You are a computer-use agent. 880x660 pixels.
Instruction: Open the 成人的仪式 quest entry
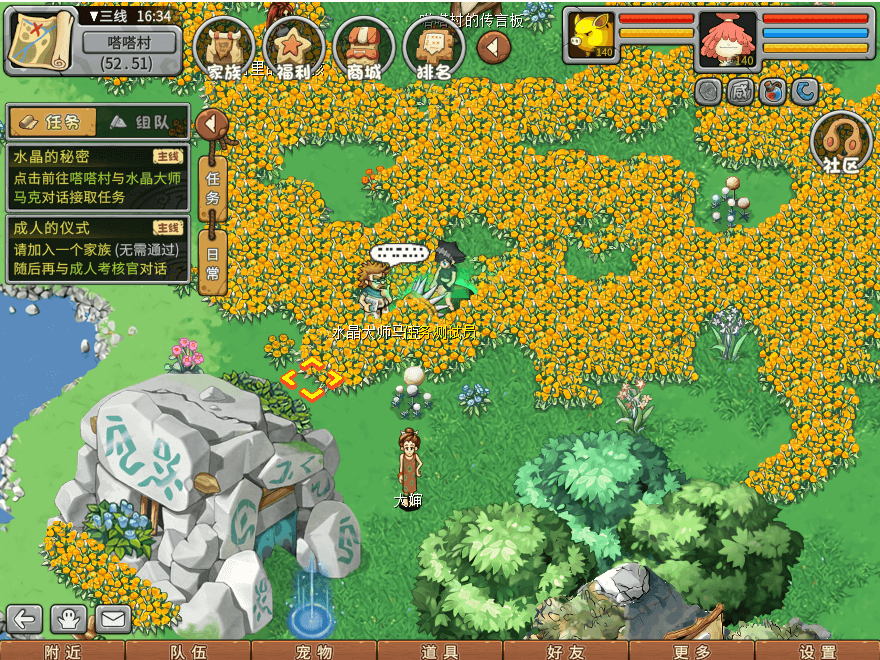click(x=97, y=249)
